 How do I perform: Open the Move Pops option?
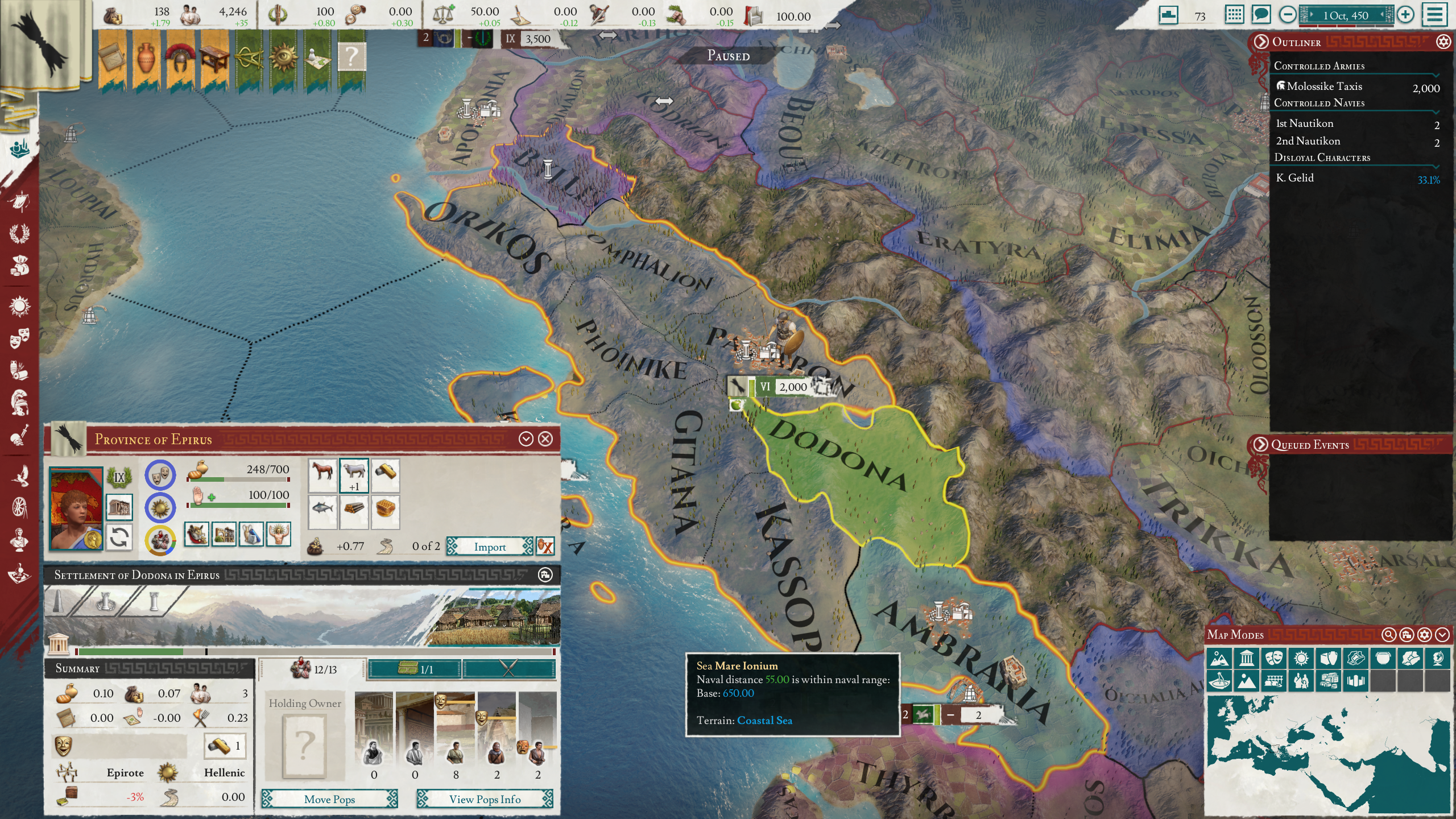(x=329, y=799)
